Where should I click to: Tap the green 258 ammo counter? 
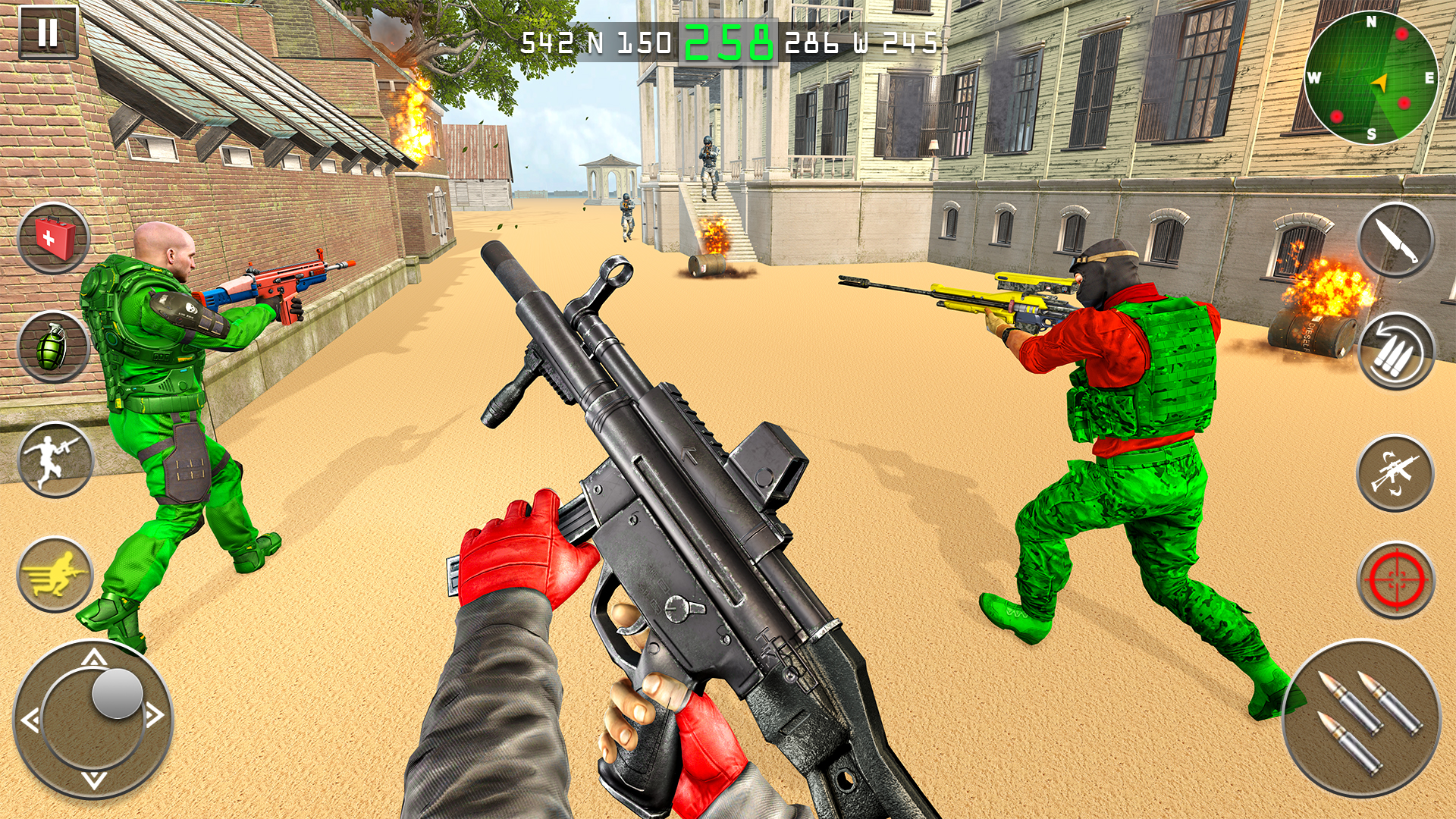pos(730,43)
